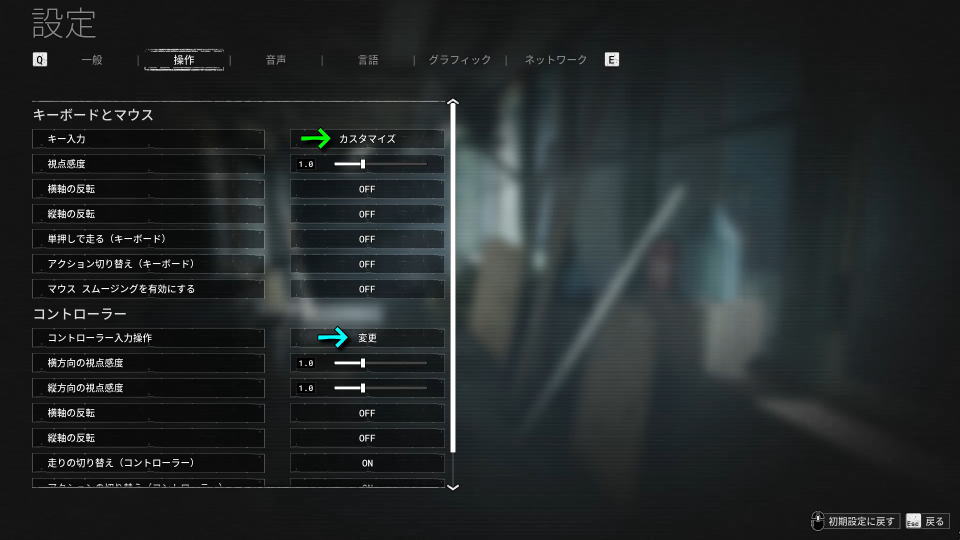Screen dimensions: 960x540
Task: Adjust the 視点感度 slider
Action: (x=363, y=164)
